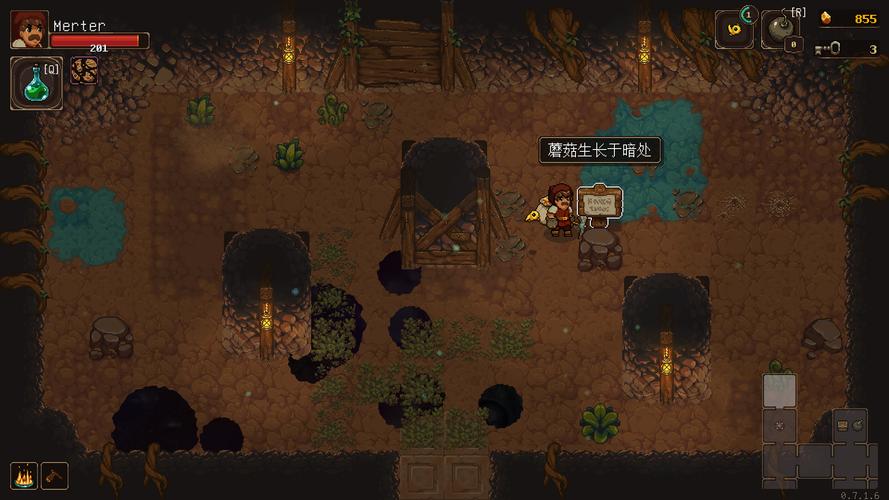
Task: Open the dungeon room minimap
Action: click(815, 430)
